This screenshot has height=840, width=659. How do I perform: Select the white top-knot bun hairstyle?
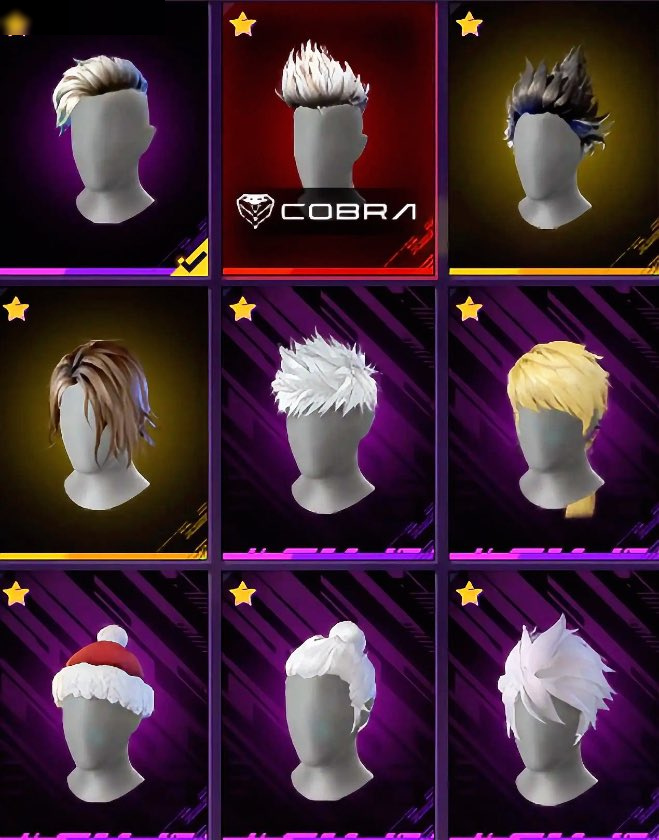coord(329,705)
